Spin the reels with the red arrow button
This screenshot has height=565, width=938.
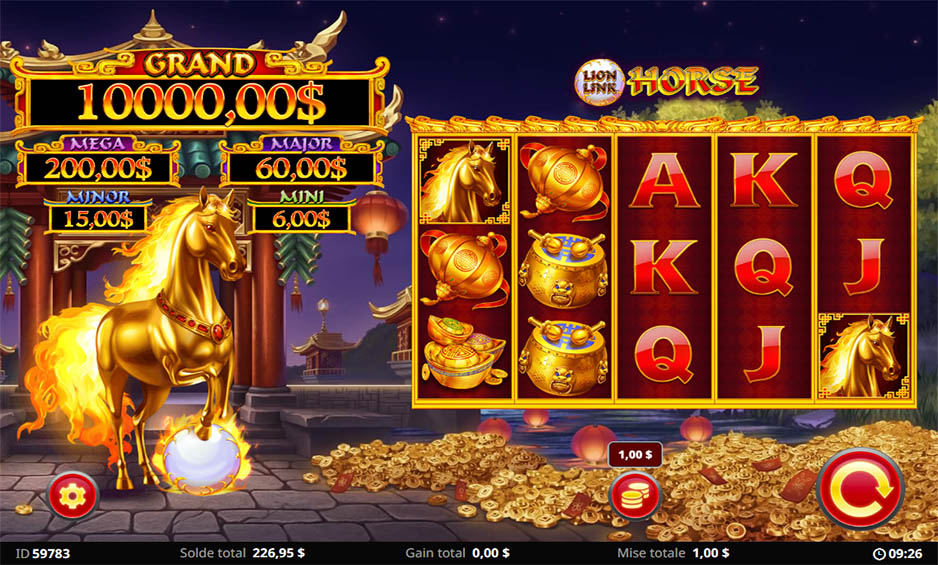860,488
